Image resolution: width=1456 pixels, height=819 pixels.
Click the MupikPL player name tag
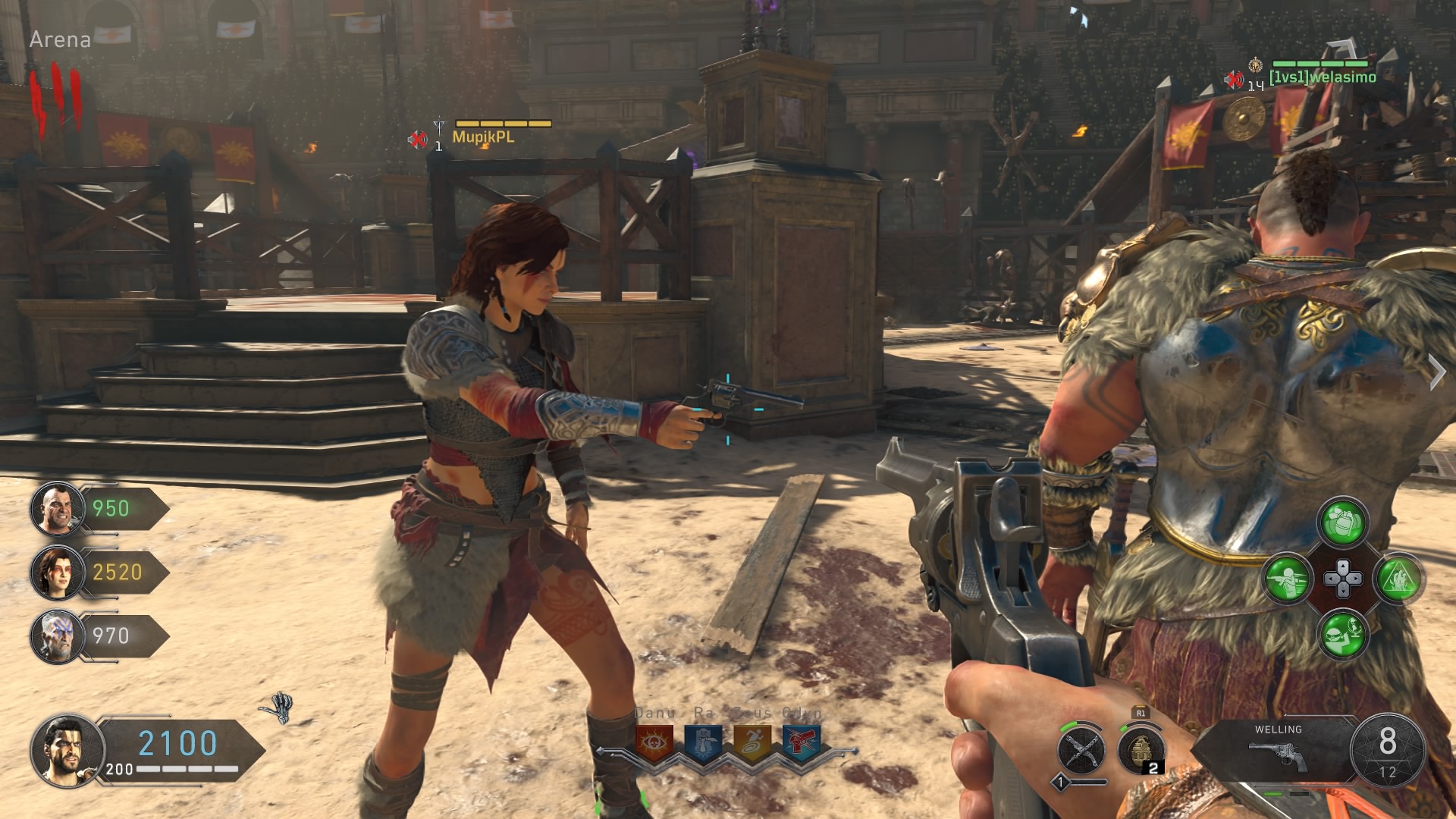483,137
